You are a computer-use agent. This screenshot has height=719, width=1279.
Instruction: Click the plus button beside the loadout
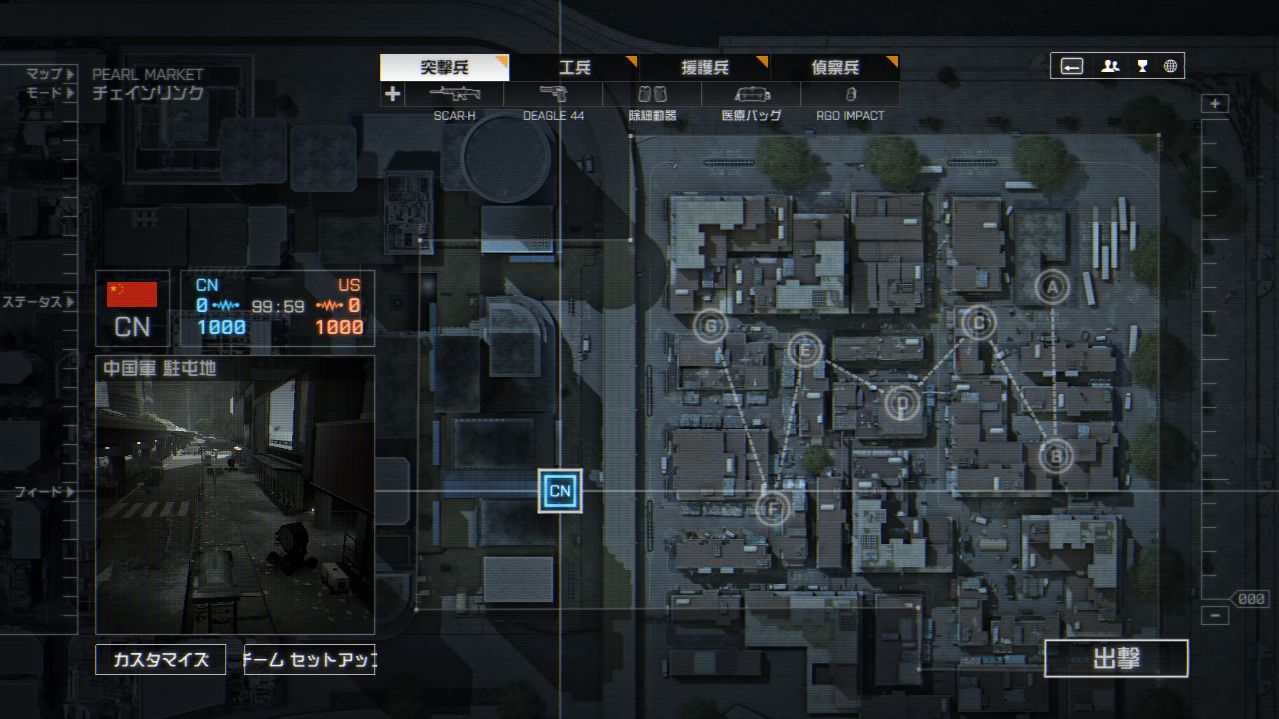392,95
